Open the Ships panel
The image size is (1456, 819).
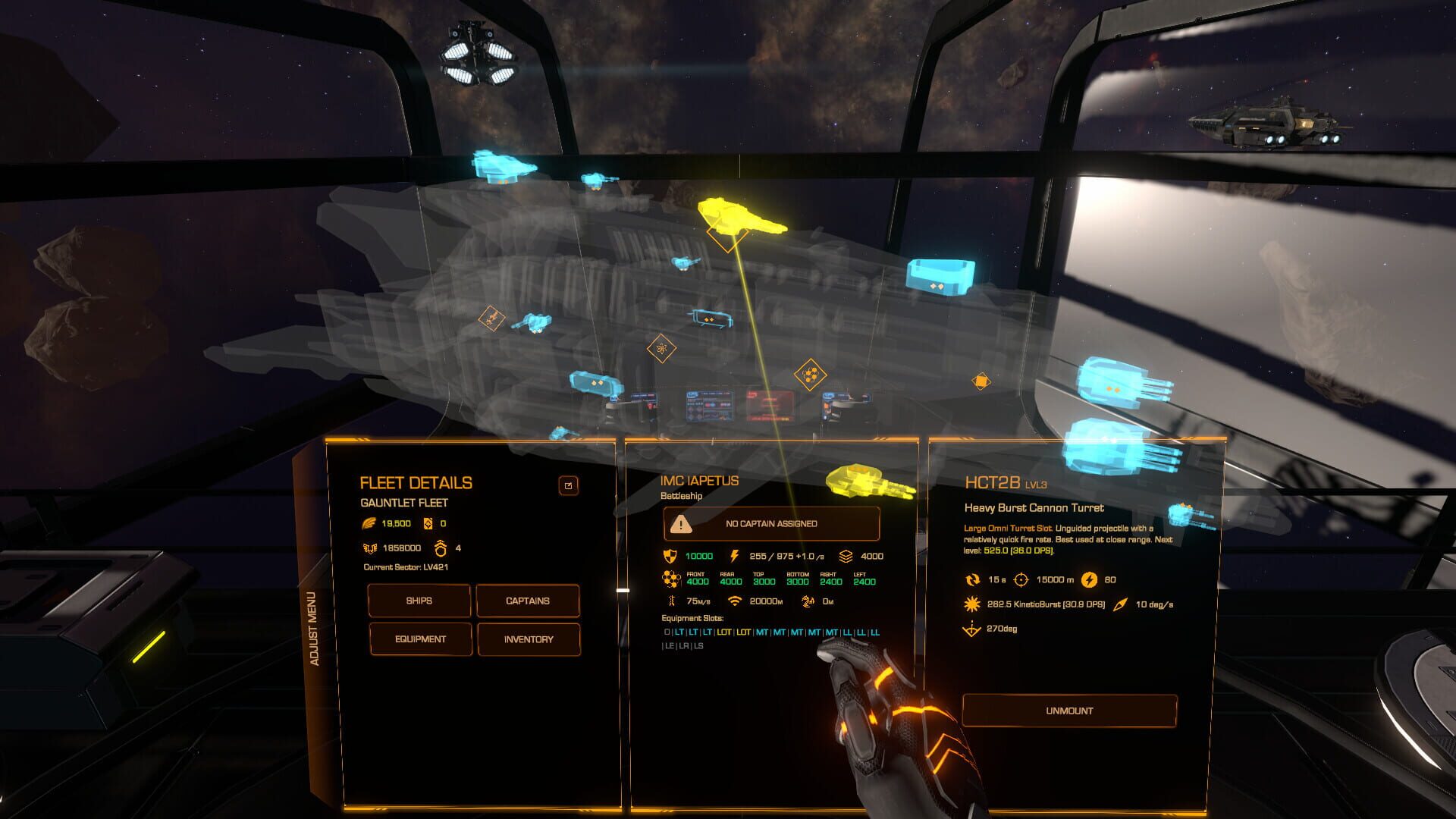click(419, 601)
